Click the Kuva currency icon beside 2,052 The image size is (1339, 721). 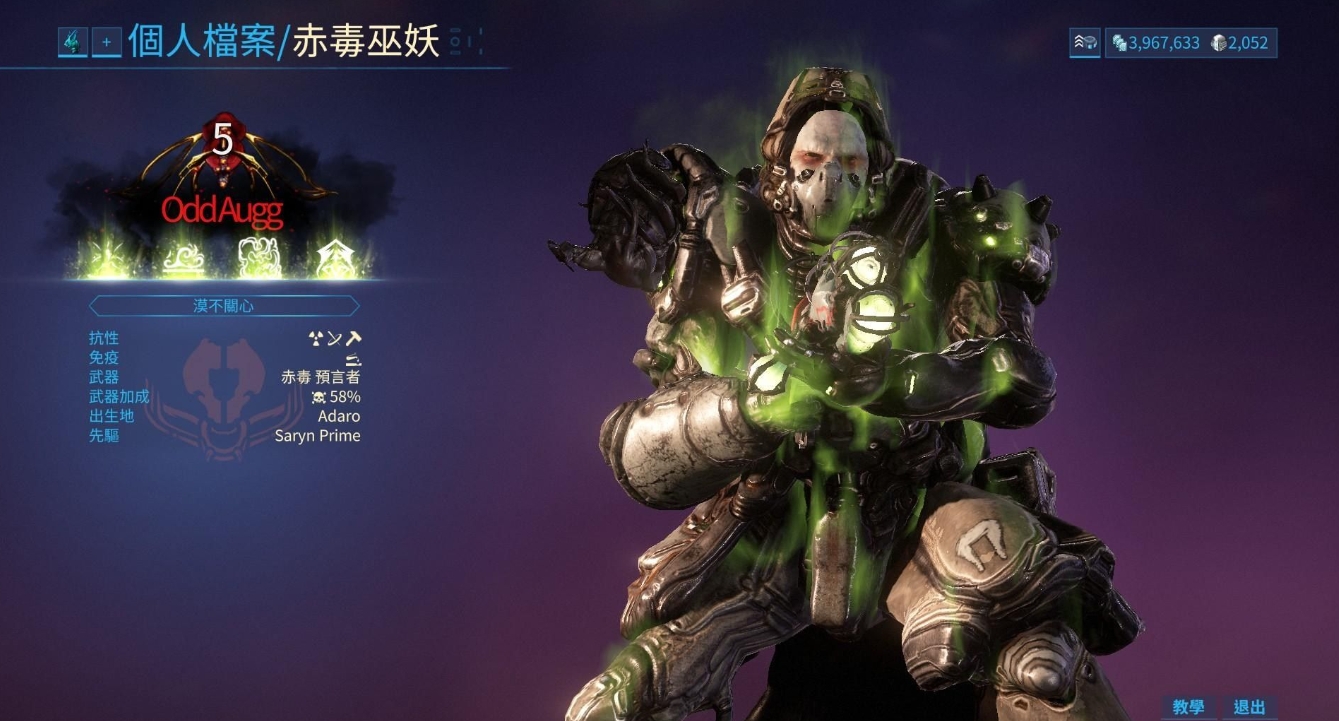coord(1219,42)
